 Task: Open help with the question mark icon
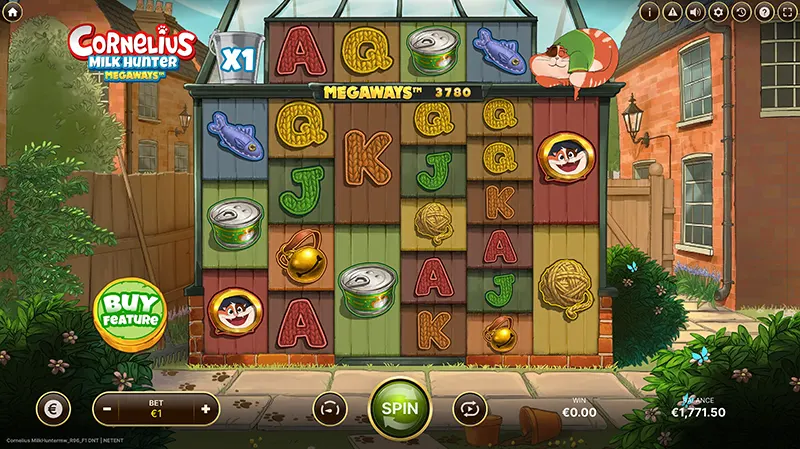click(x=763, y=12)
